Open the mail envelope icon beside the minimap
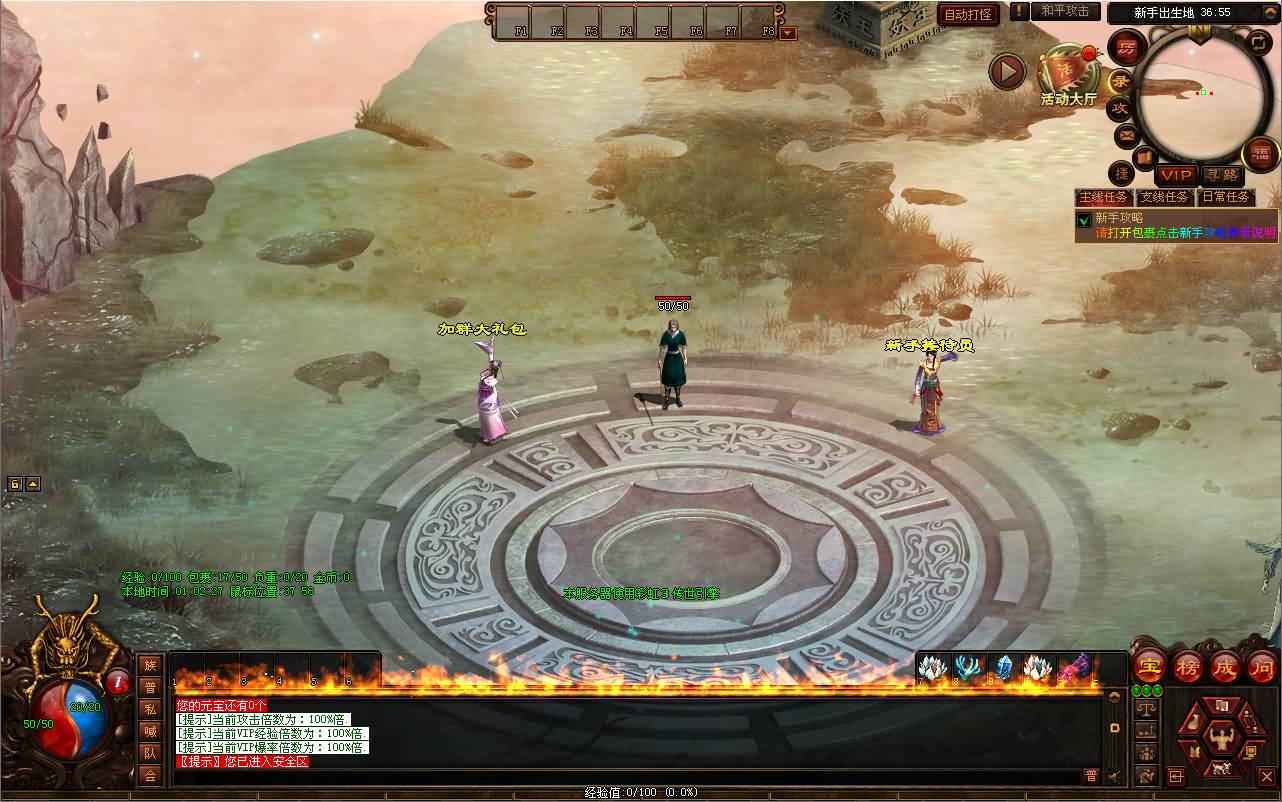 pyautogui.click(x=1126, y=135)
